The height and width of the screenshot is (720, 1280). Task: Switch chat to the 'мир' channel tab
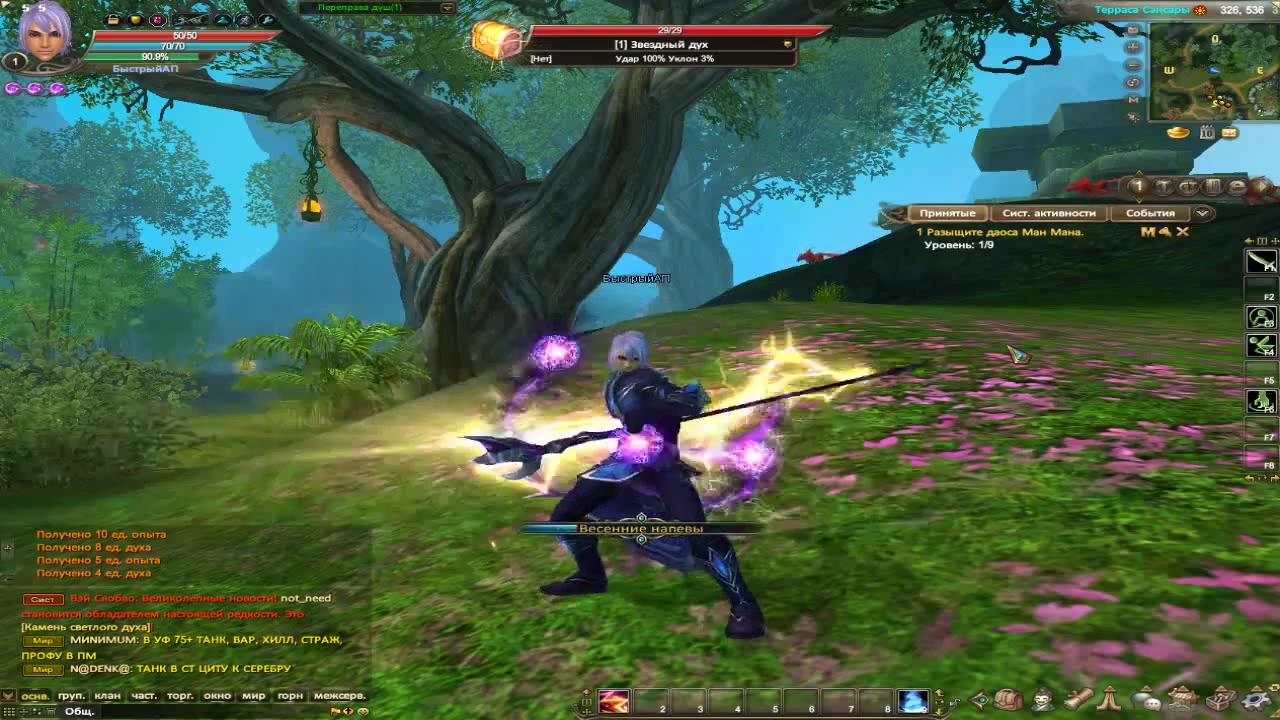(253, 695)
